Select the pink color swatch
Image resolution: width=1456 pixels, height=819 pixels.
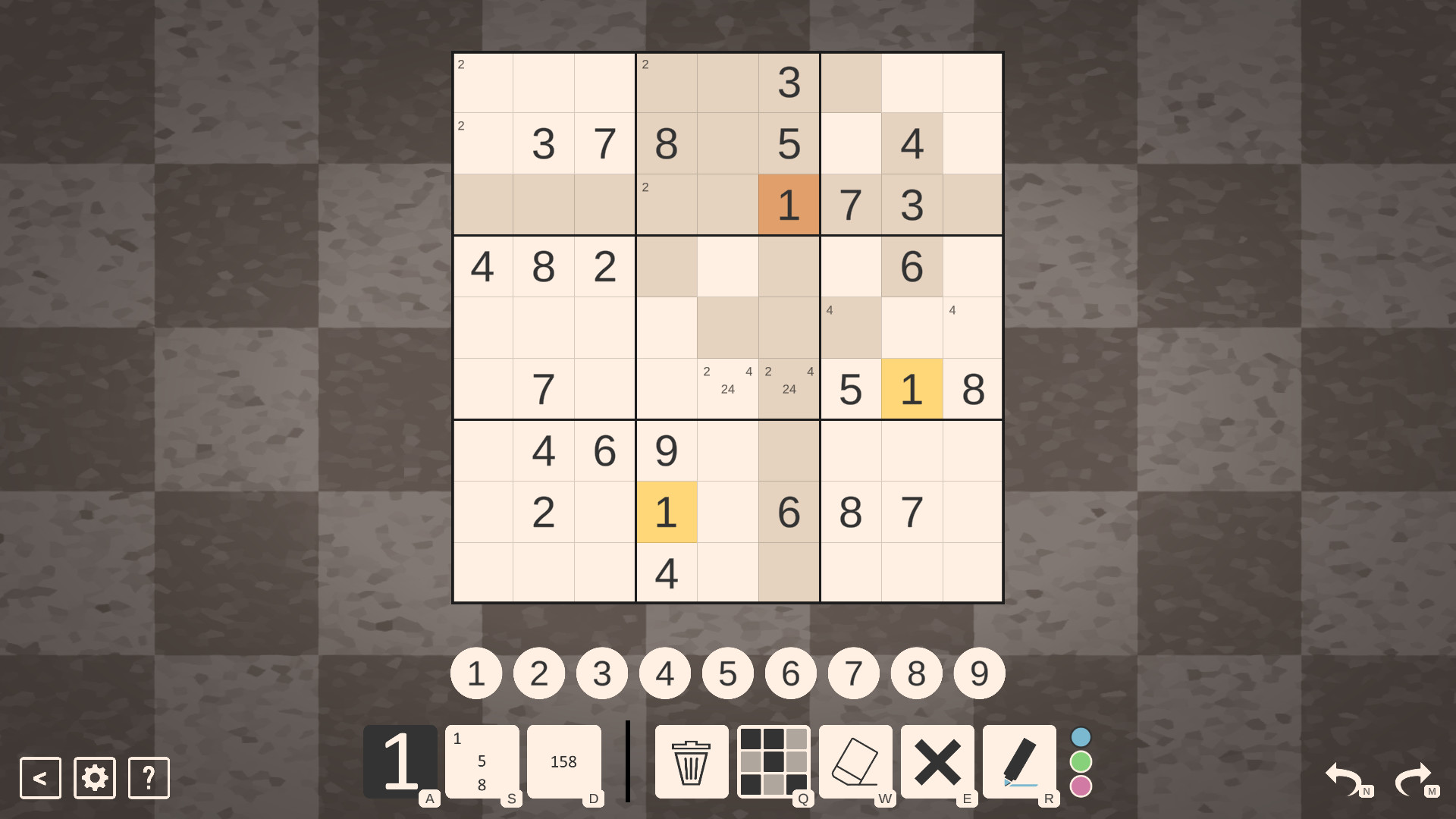point(1080,786)
